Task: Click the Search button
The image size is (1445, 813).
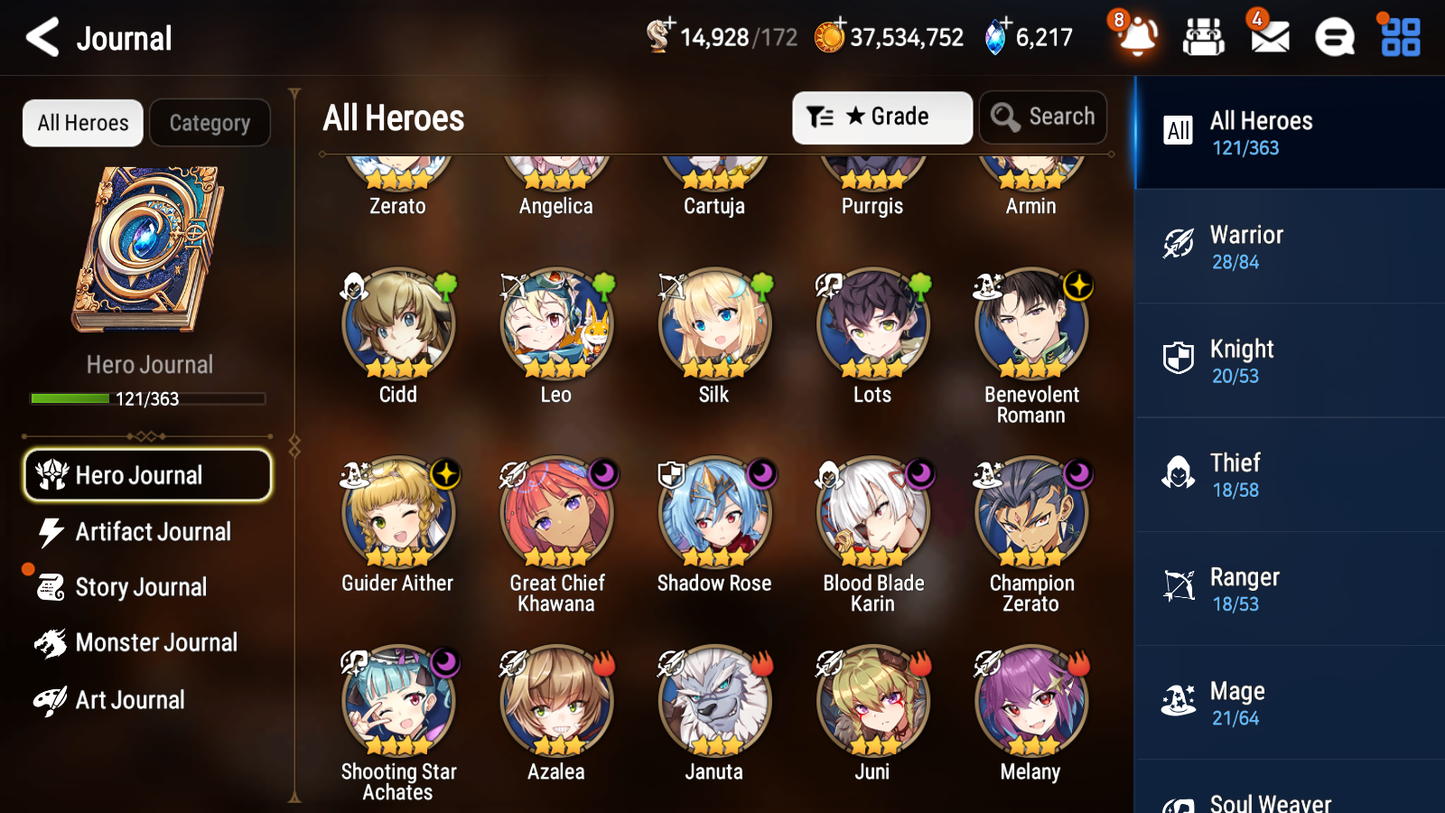Action: (1043, 117)
